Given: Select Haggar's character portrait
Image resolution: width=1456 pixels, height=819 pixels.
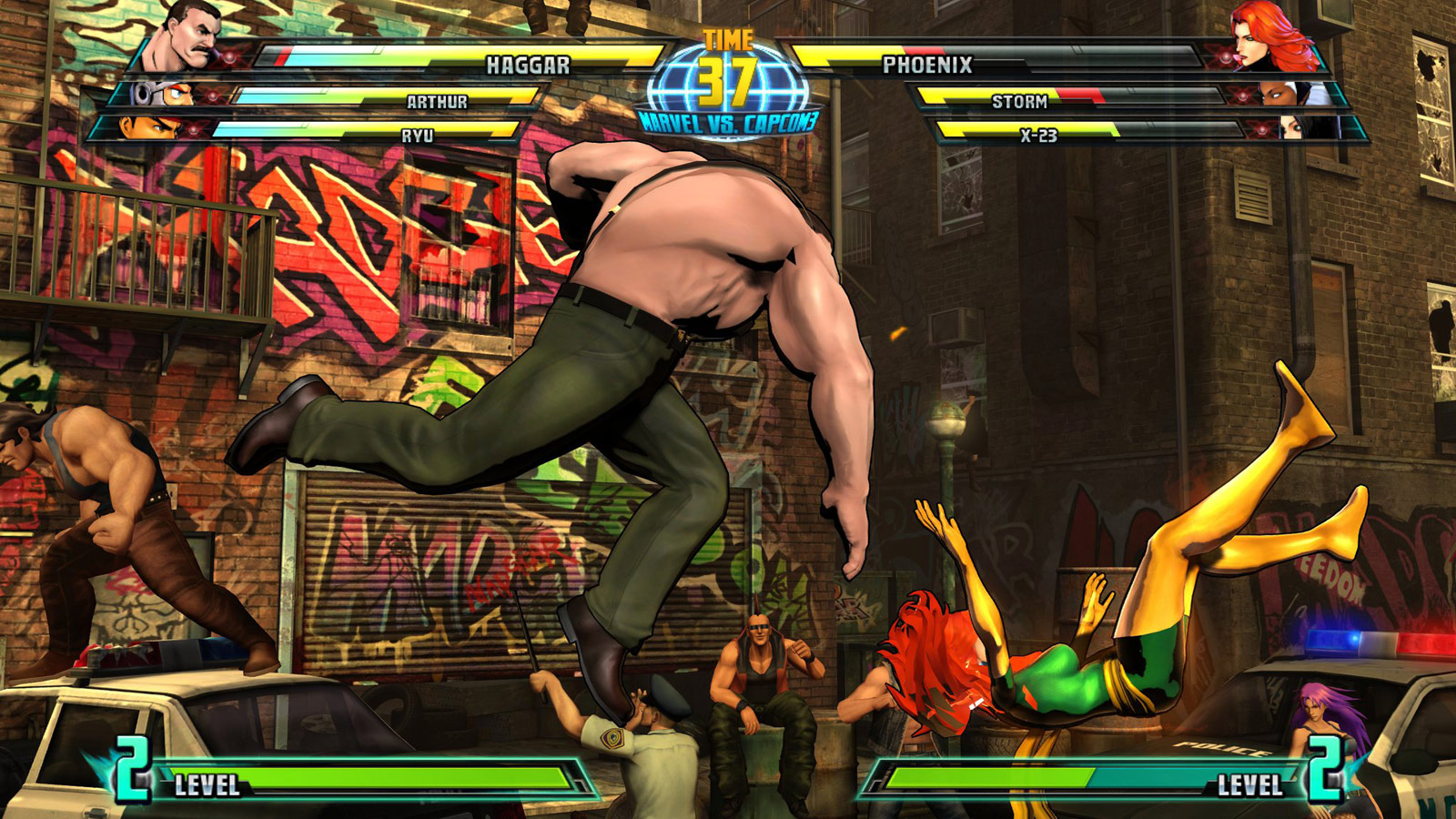Looking at the screenshot, I should pyautogui.click(x=191, y=35).
